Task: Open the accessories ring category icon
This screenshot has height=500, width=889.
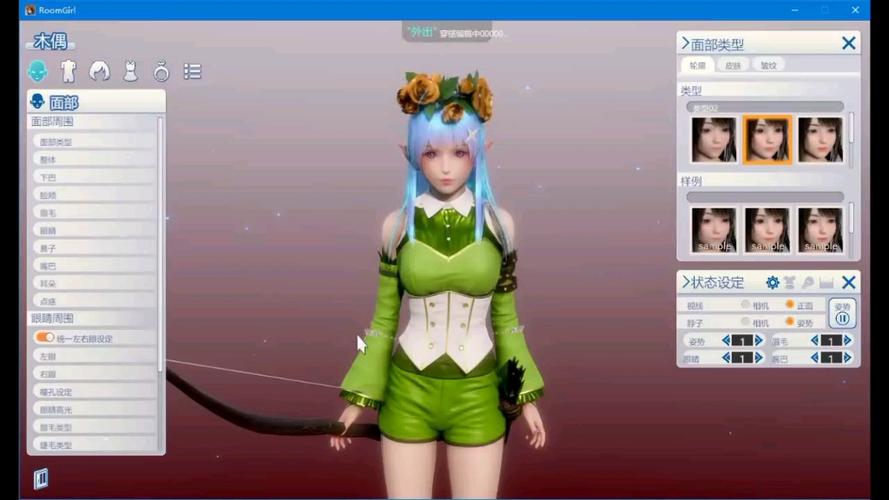Action: (x=161, y=71)
